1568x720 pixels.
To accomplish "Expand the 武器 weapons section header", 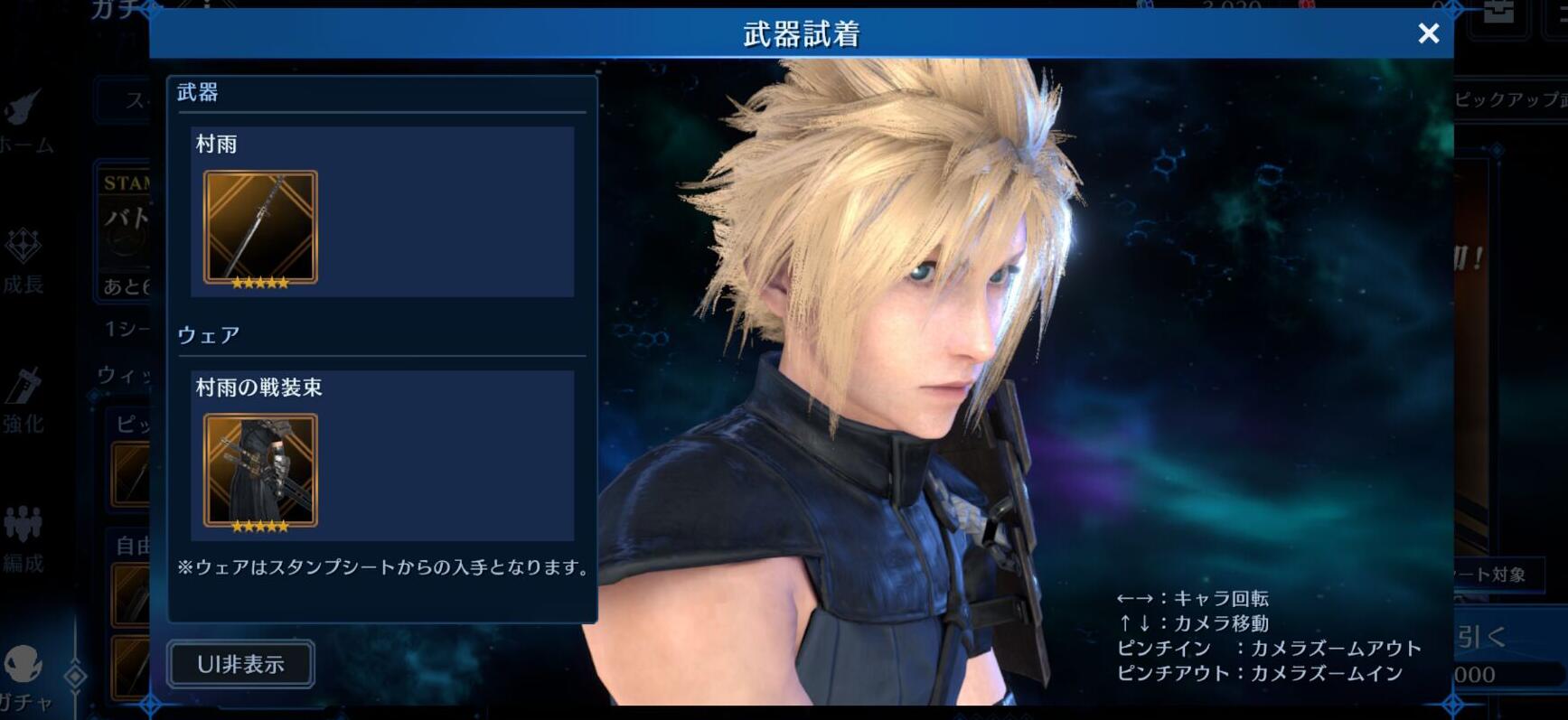I will click(201, 92).
